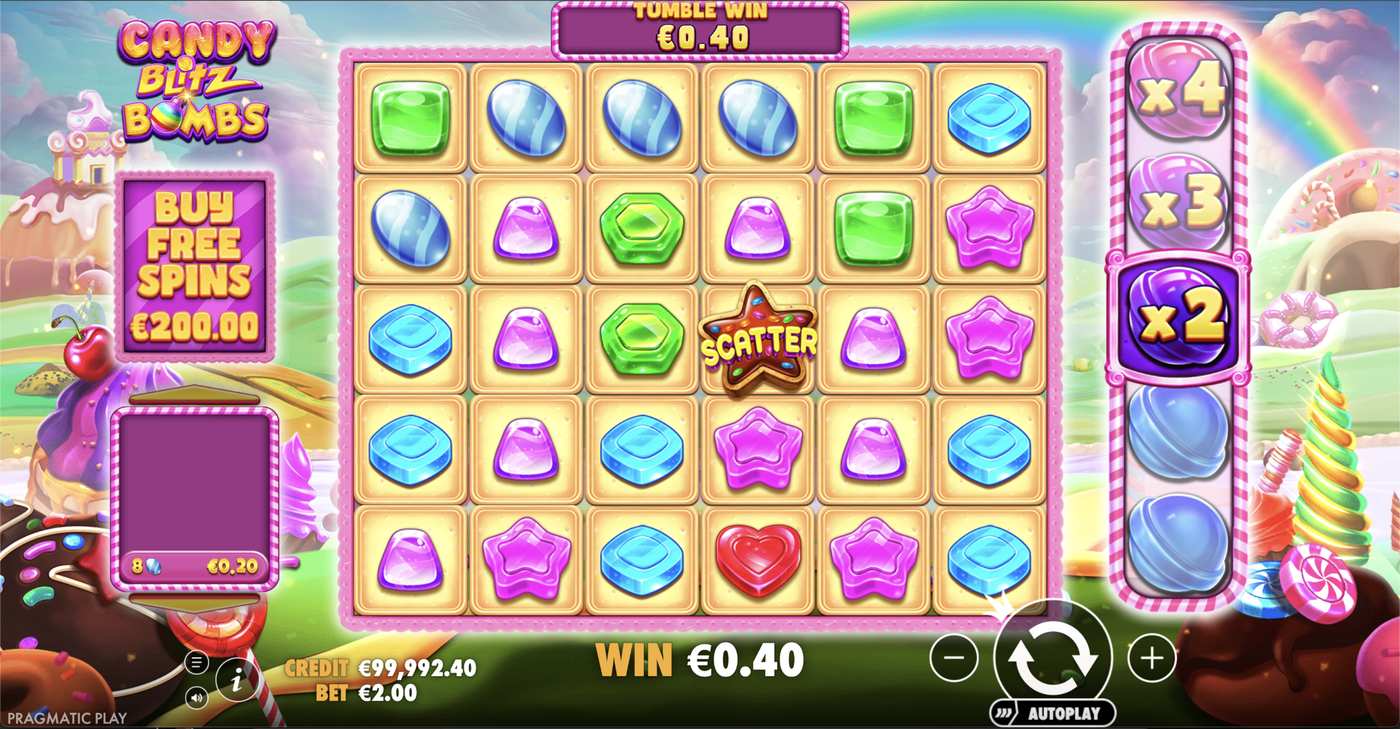Mute the game sound

(x=196, y=695)
